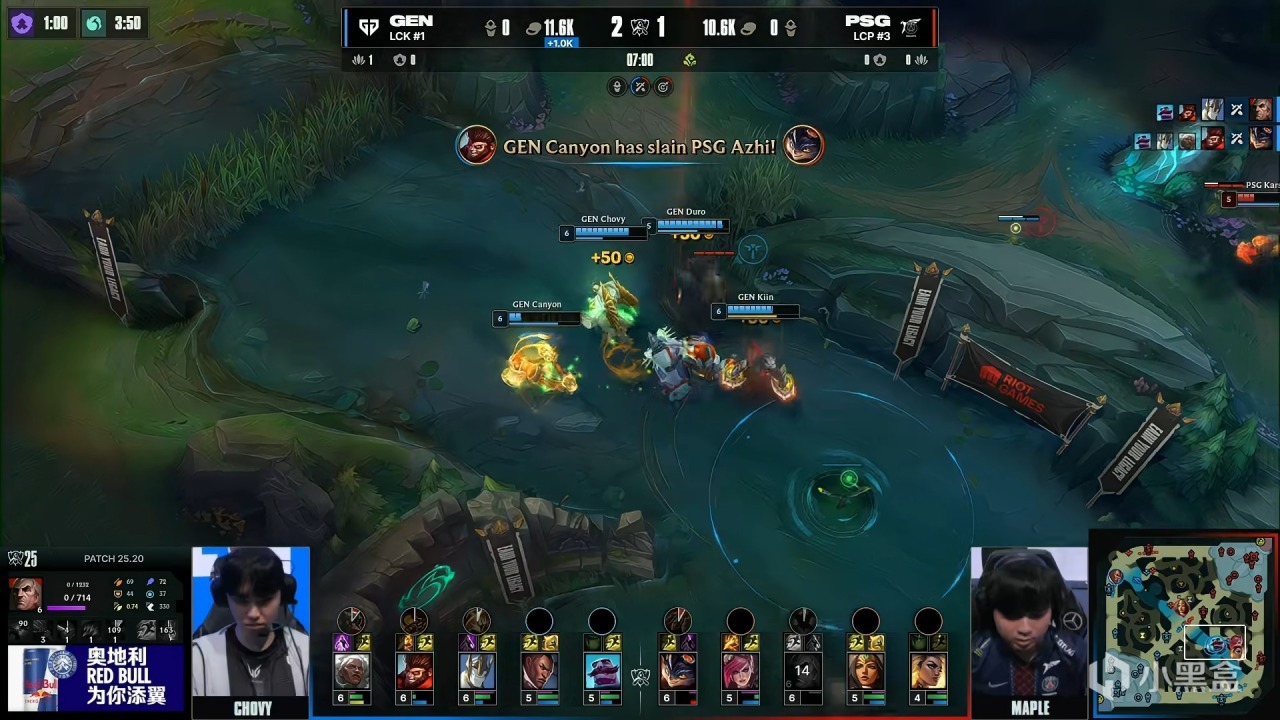Choose the Galio portrait in the bottom bar
This screenshot has width=1280, height=720.
(476, 671)
